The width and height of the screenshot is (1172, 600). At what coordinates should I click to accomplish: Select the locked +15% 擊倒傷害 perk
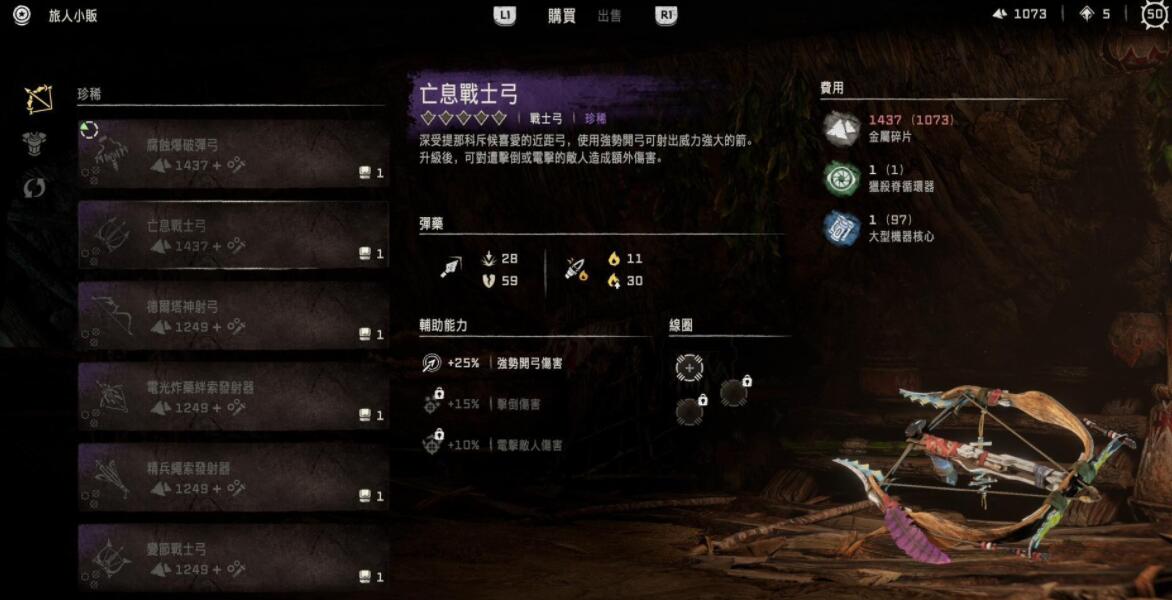[433, 403]
